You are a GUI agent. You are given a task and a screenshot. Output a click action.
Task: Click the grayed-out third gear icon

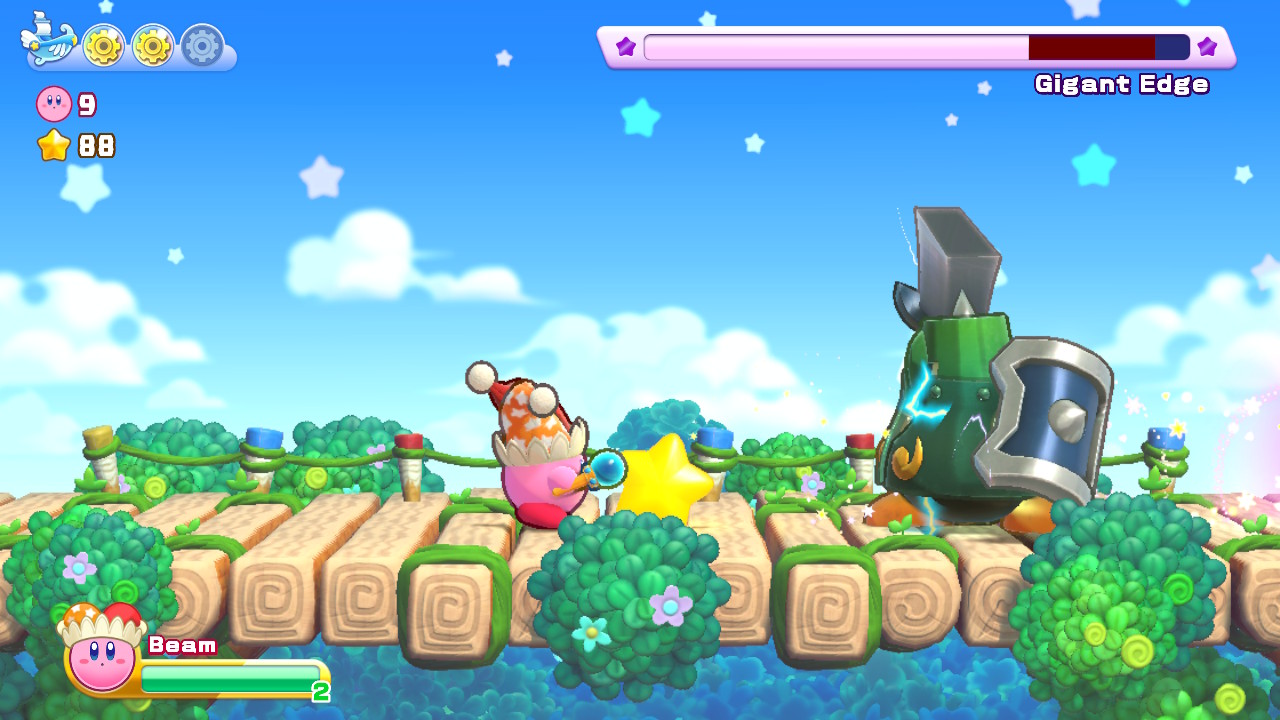click(x=200, y=43)
